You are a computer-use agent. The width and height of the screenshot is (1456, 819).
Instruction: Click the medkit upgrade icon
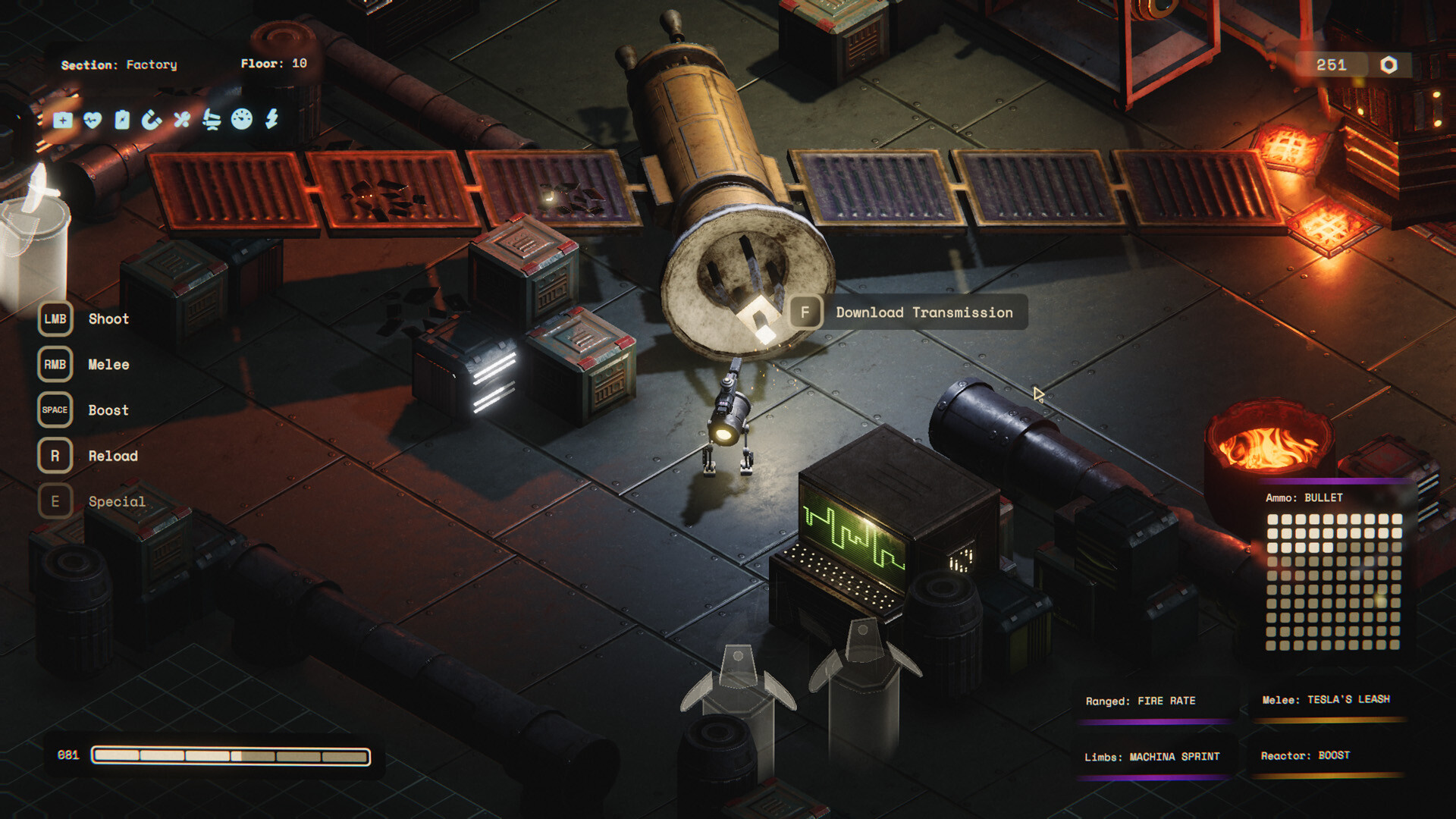click(x=63, y=120)
